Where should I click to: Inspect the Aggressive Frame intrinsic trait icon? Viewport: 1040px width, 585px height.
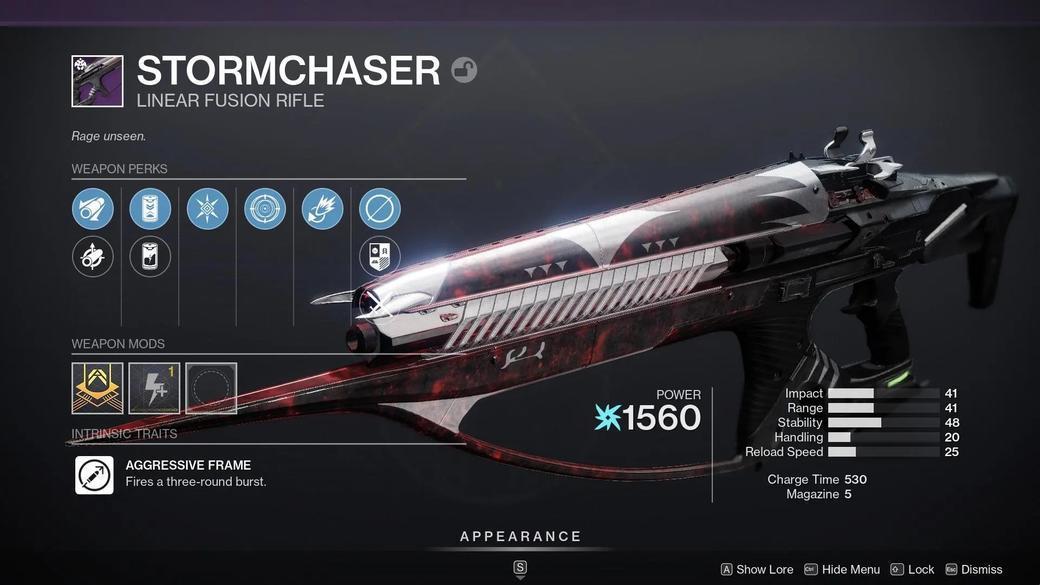[x=94, y=475]
